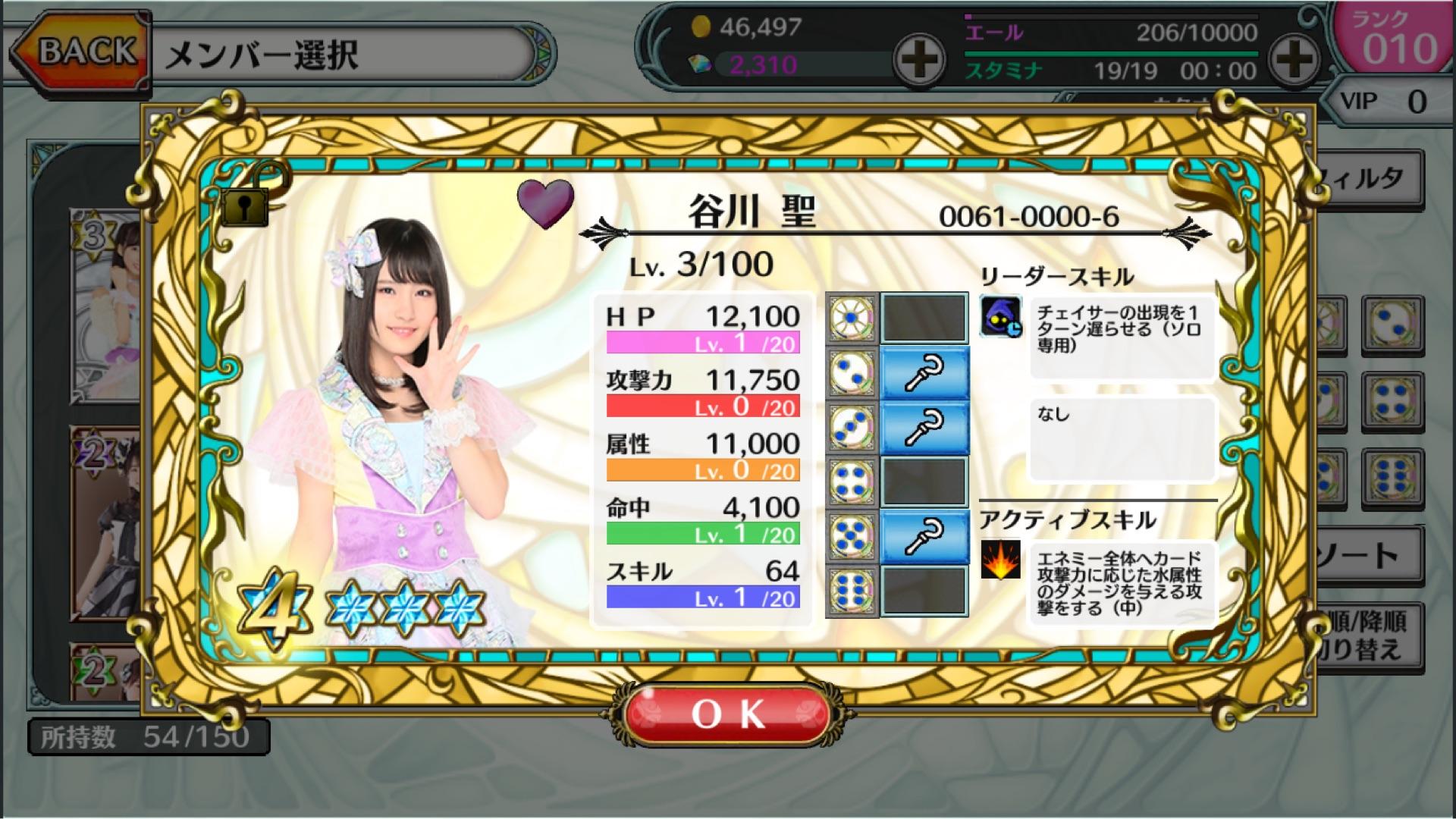The image size is (1456, 819).
Task: Open the フィルタ filter button
Action: pos(1369,179)
